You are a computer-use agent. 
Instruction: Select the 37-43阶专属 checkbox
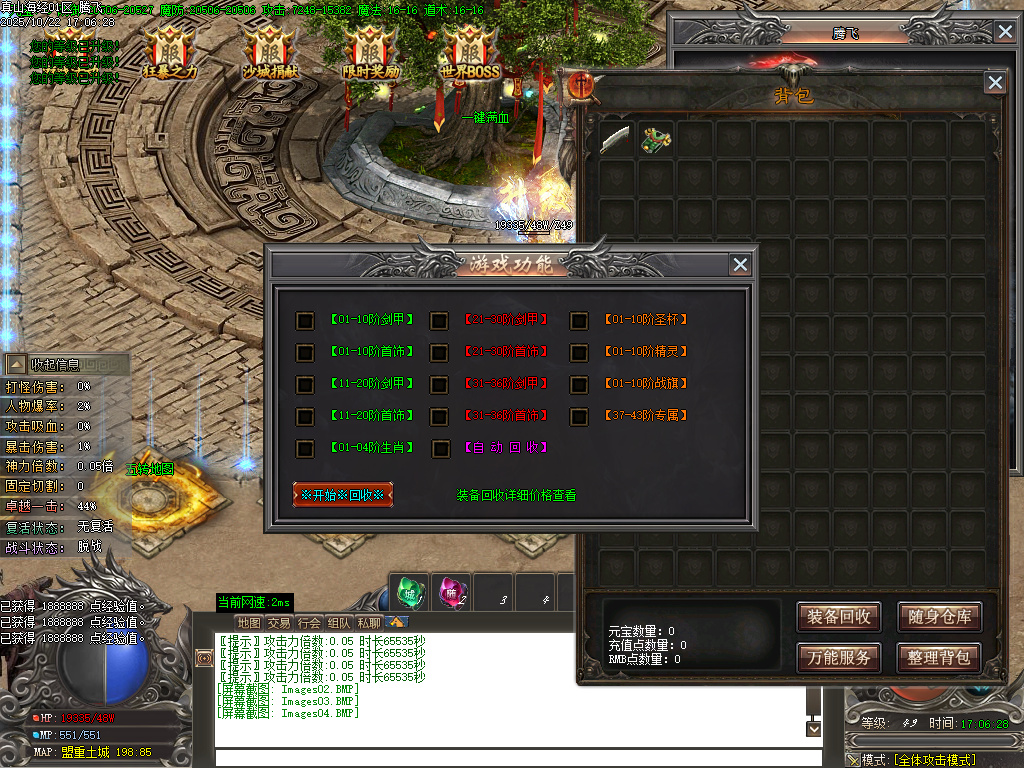[579, 415]
